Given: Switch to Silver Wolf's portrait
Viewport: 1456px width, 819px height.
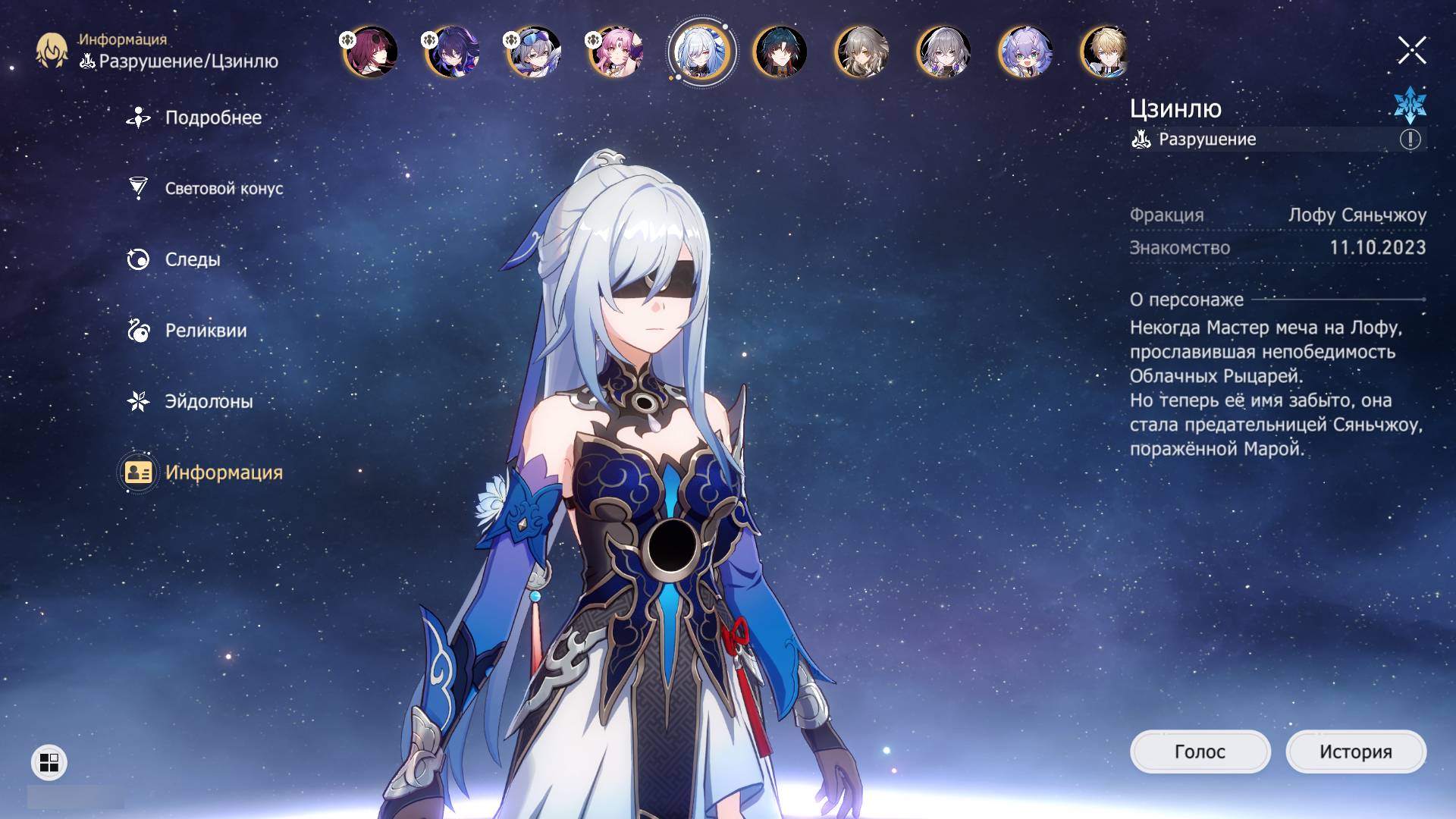Looking at the screenshot, I should tap(534, 52).
